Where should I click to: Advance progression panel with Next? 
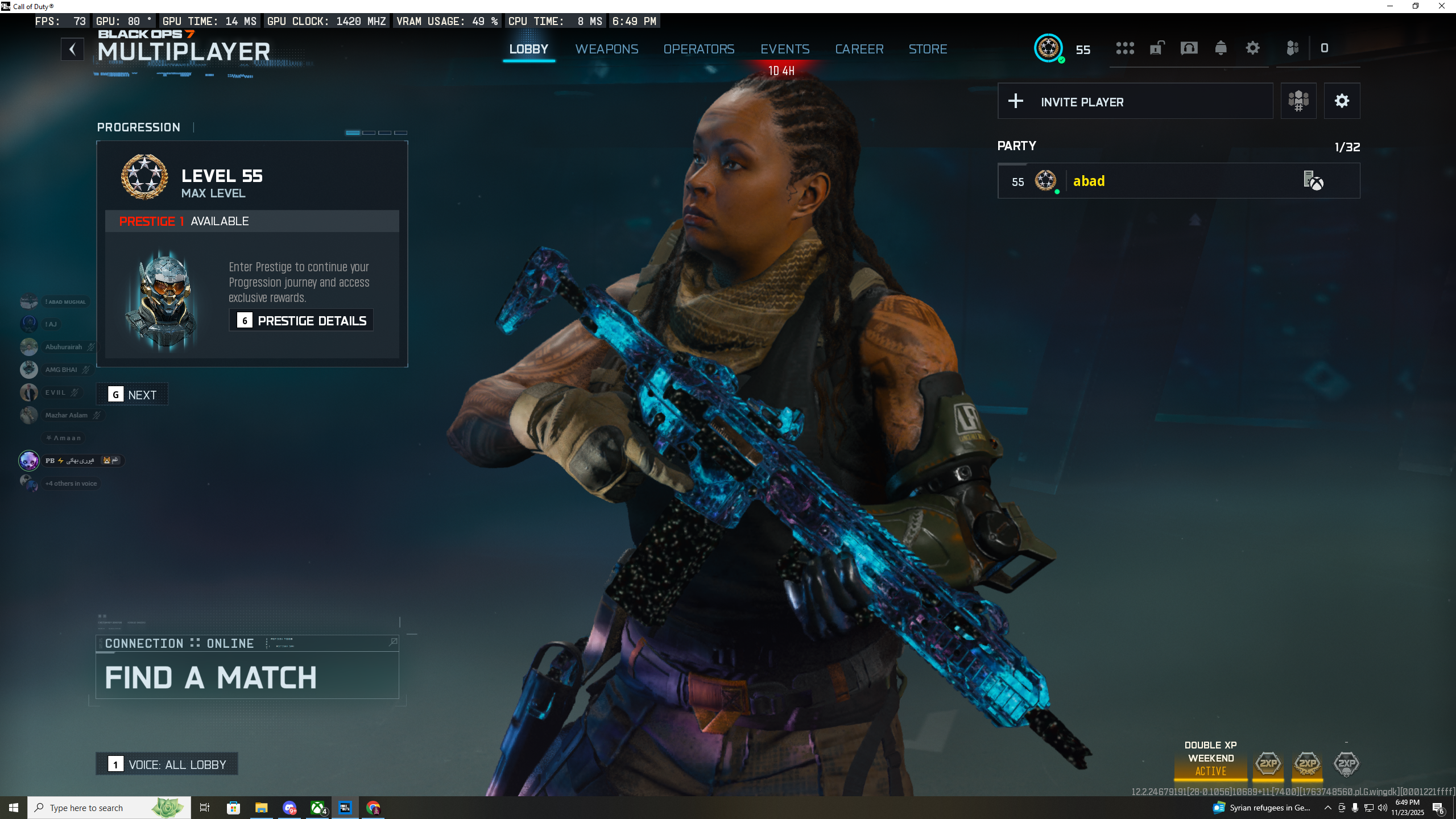pyautogui.click(x=133, y=395)
